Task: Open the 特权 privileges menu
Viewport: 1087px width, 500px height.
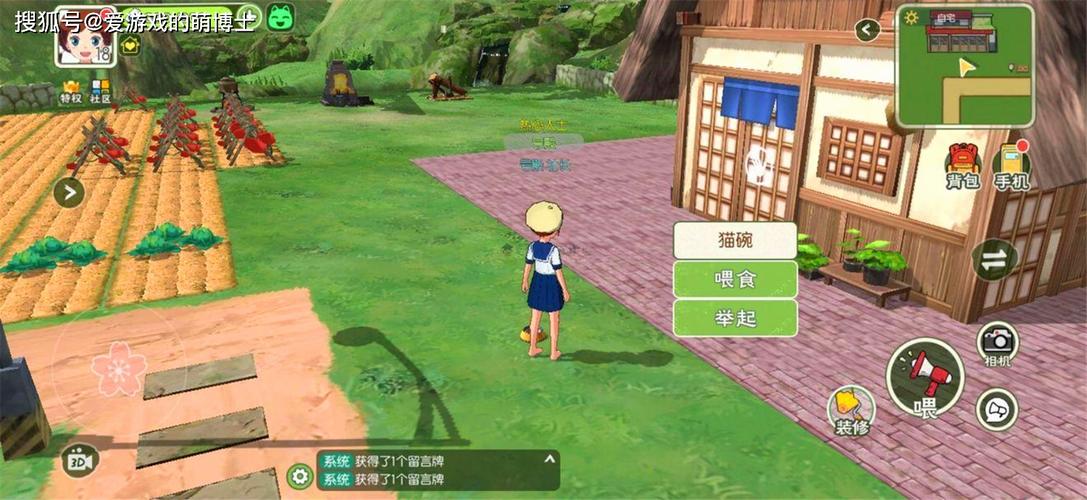Action: (71, 91)
